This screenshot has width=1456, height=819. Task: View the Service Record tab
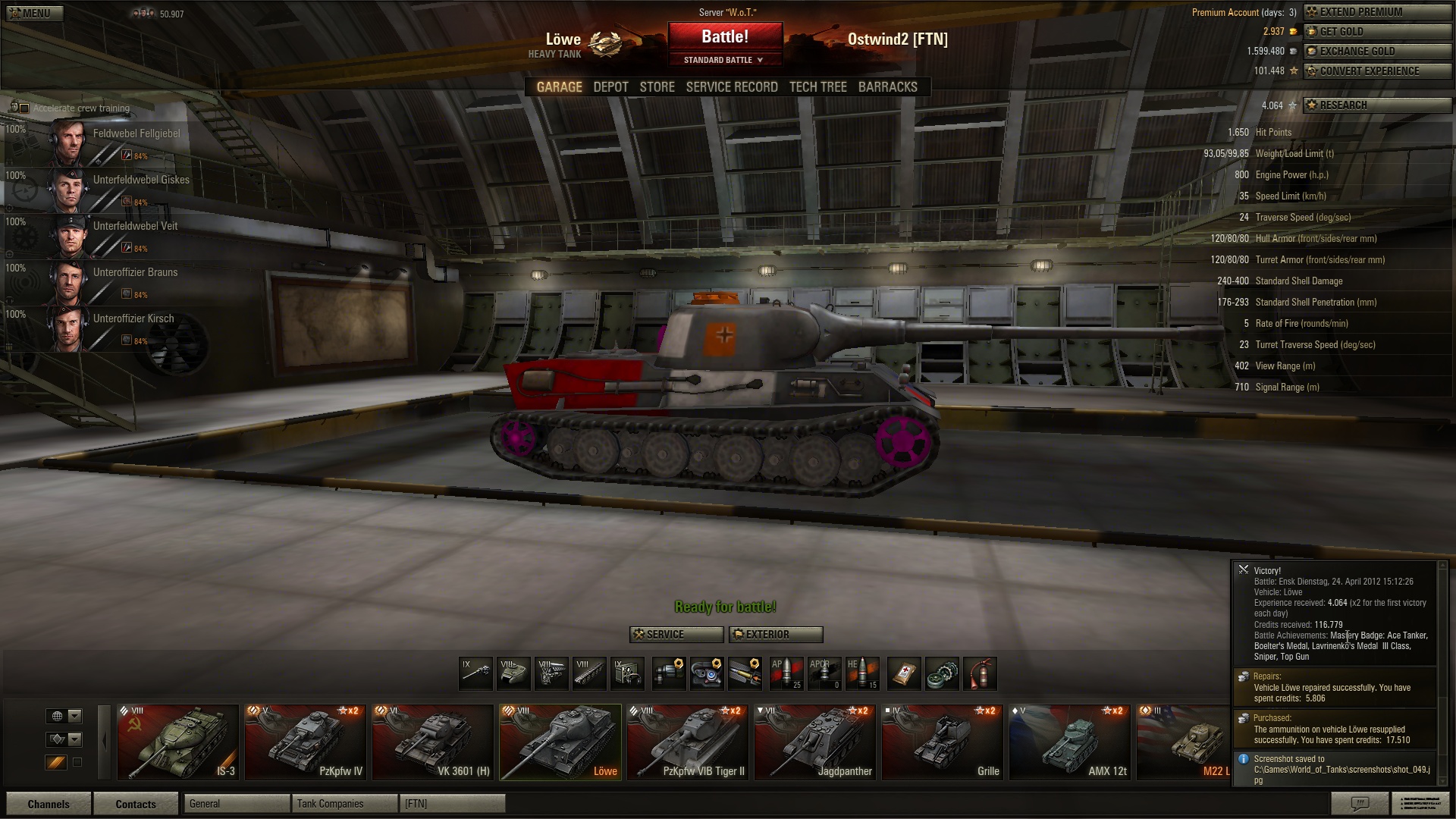click(x=731, y=87)
